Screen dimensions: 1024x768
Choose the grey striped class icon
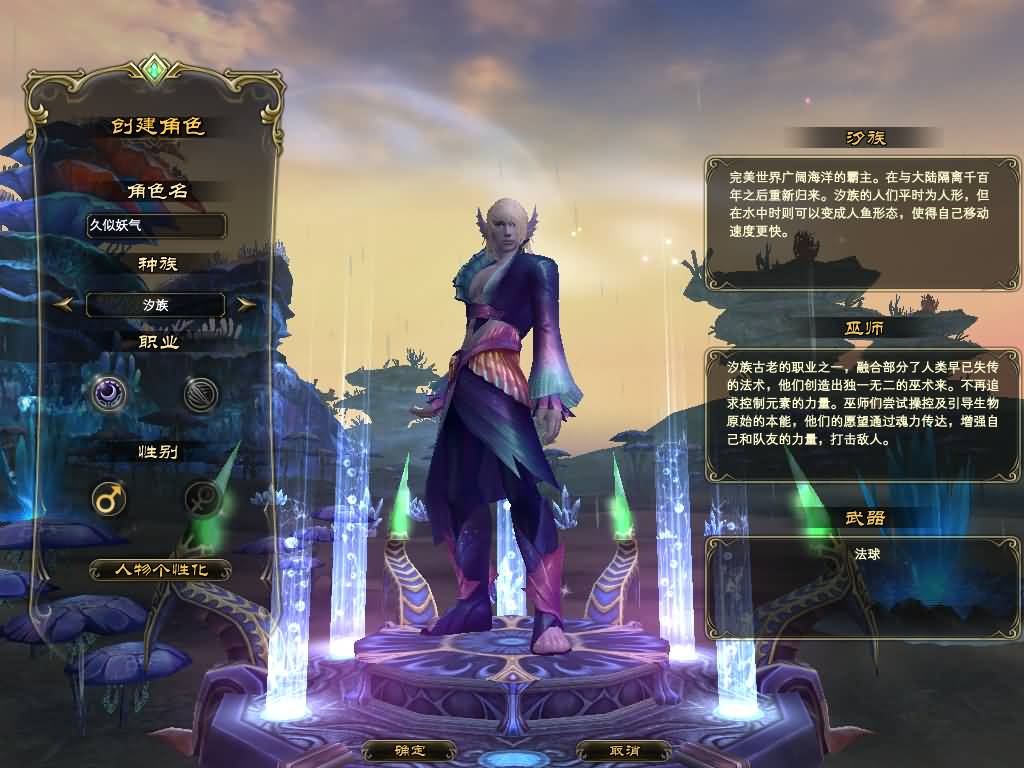tap(201, 394)
